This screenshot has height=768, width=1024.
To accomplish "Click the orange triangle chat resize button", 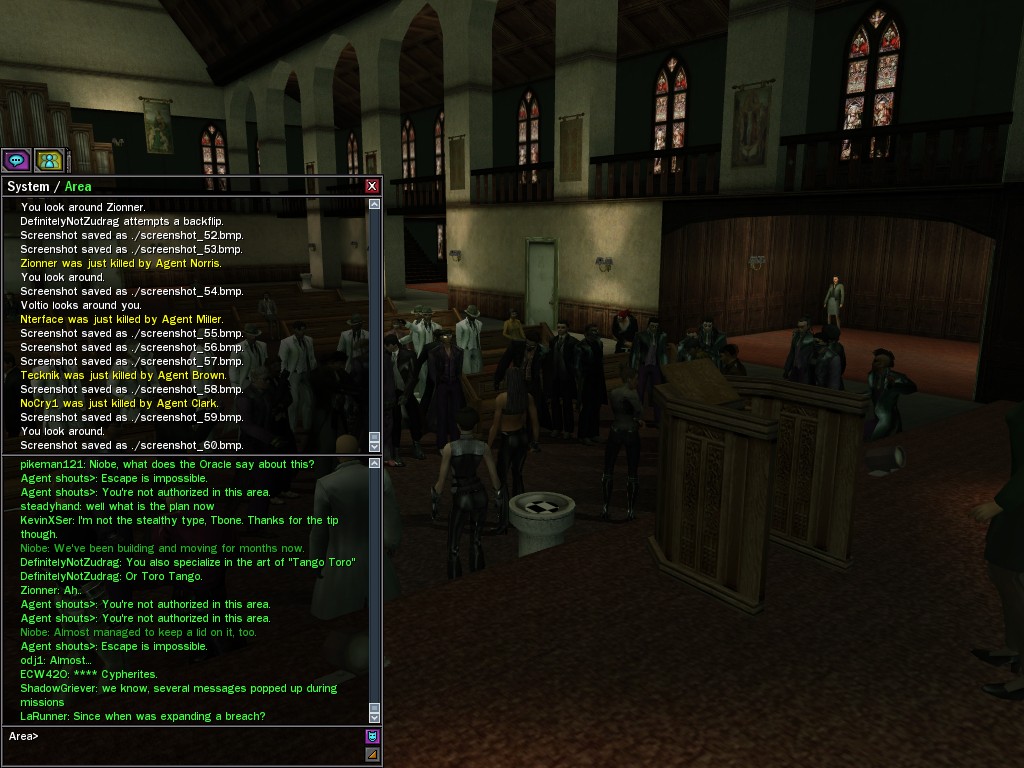I will pos(372,755).
